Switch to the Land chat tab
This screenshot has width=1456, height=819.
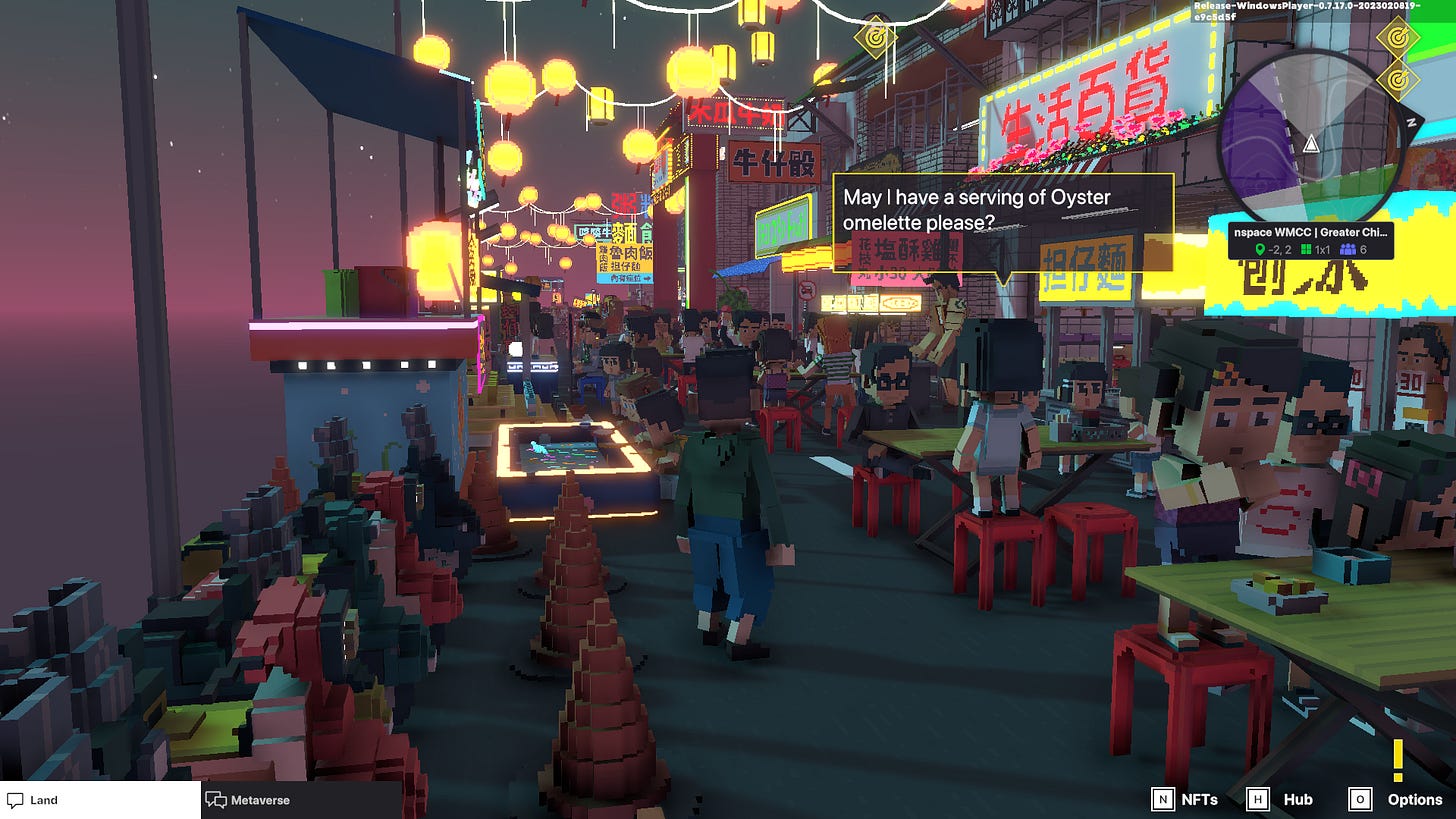pyautogui.click(x=100, y=800)
